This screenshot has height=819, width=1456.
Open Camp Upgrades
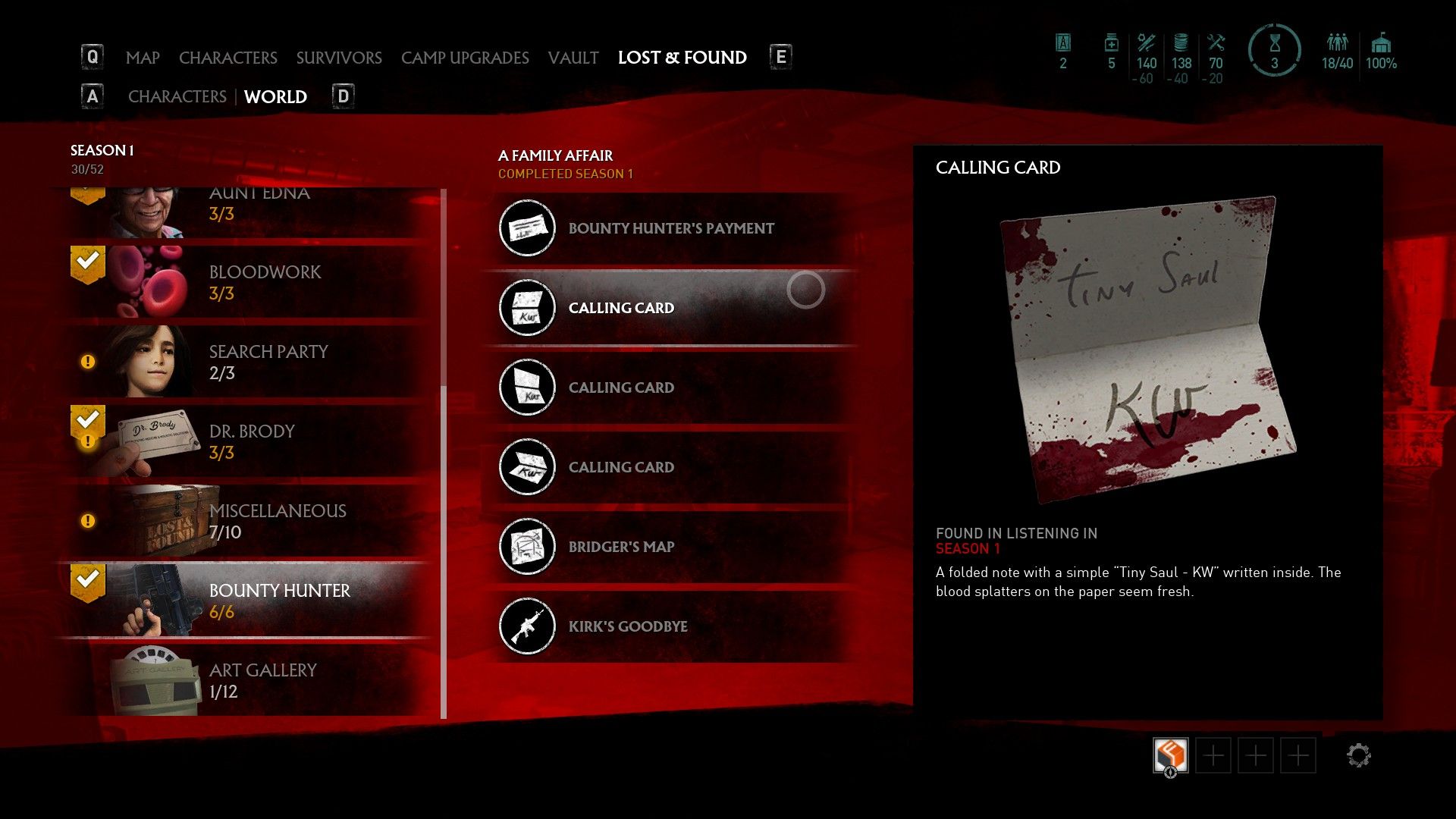(465, 58)
